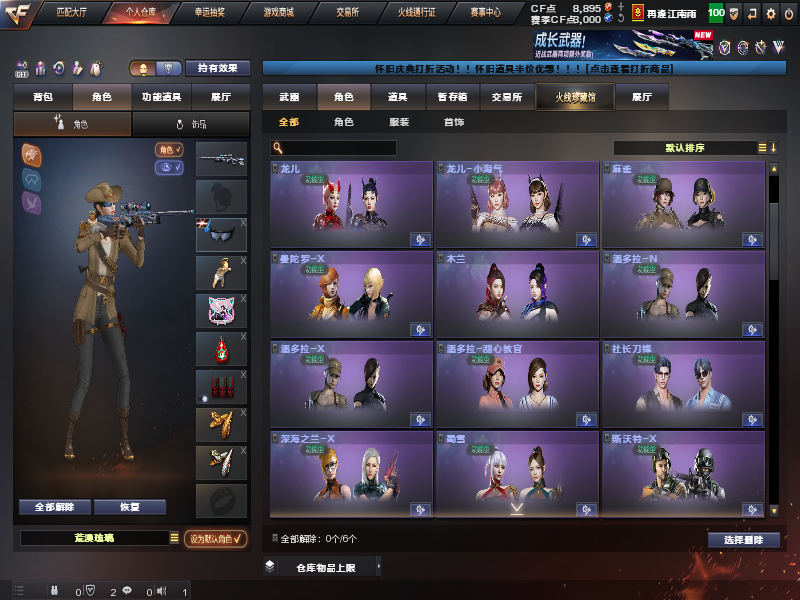
Task: Select the 木兰 character card
Action: pyautogui.click(x=517, y=294)
